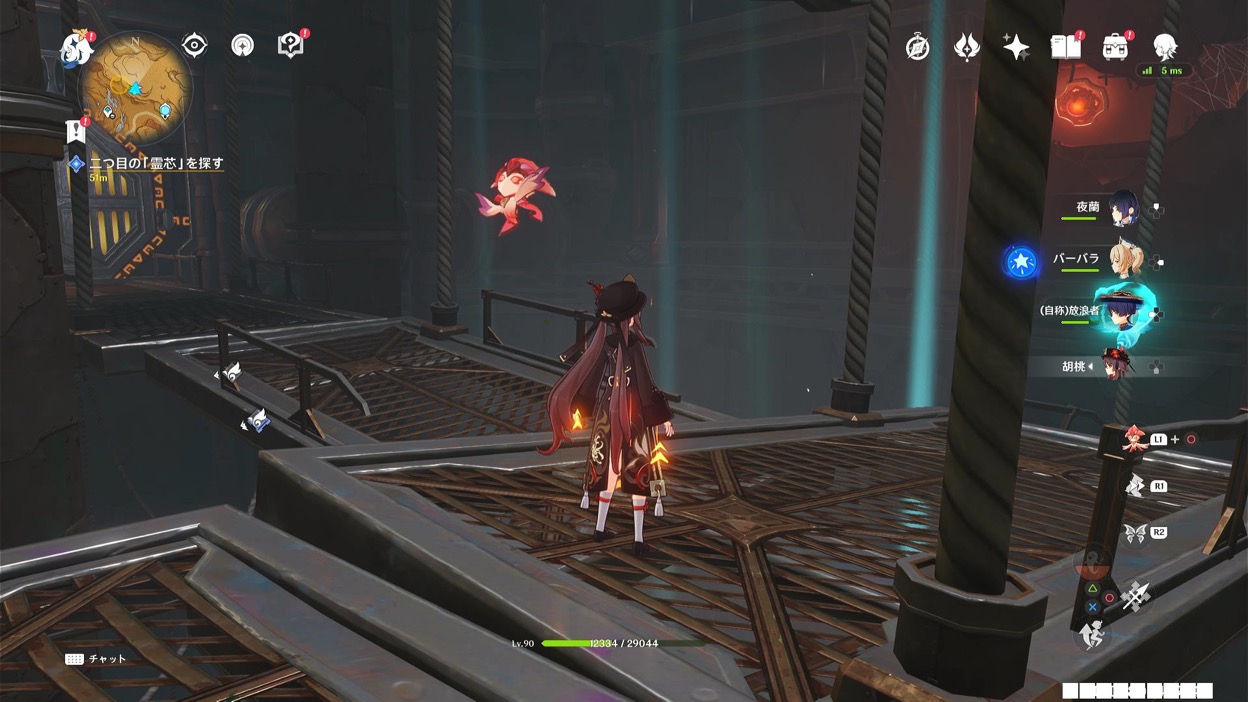Screen dimensions: 1248x702
Task: Open the チャット chat box
Action: [x=97, y=659]
